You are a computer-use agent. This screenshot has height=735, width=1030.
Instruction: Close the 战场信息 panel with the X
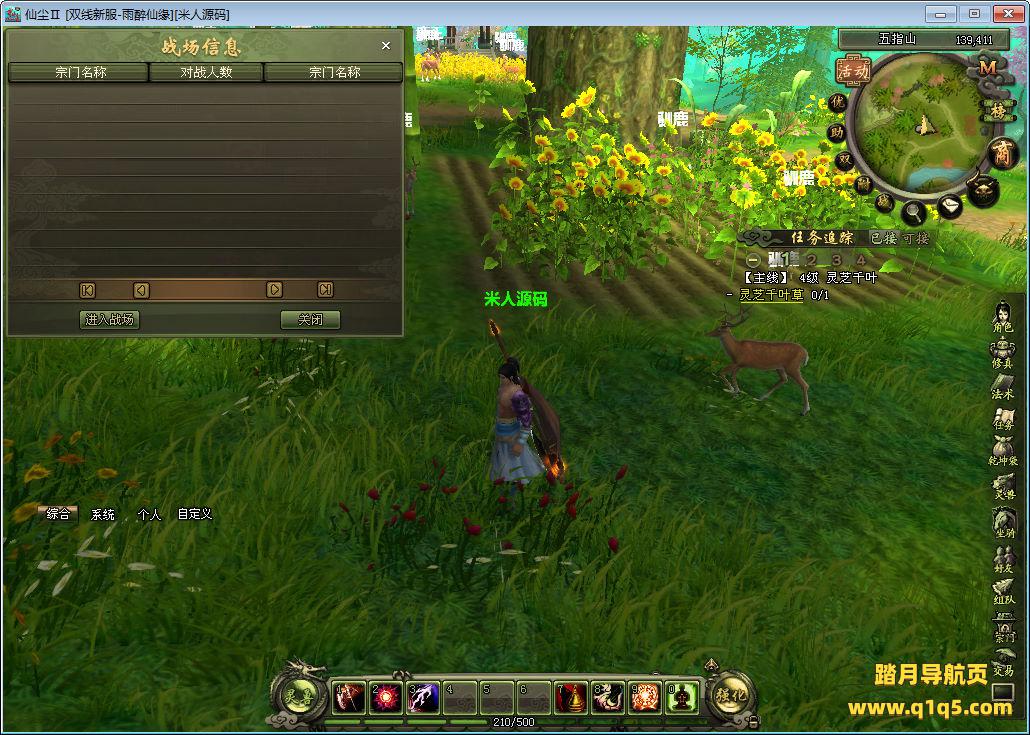(x=386, y=46)
